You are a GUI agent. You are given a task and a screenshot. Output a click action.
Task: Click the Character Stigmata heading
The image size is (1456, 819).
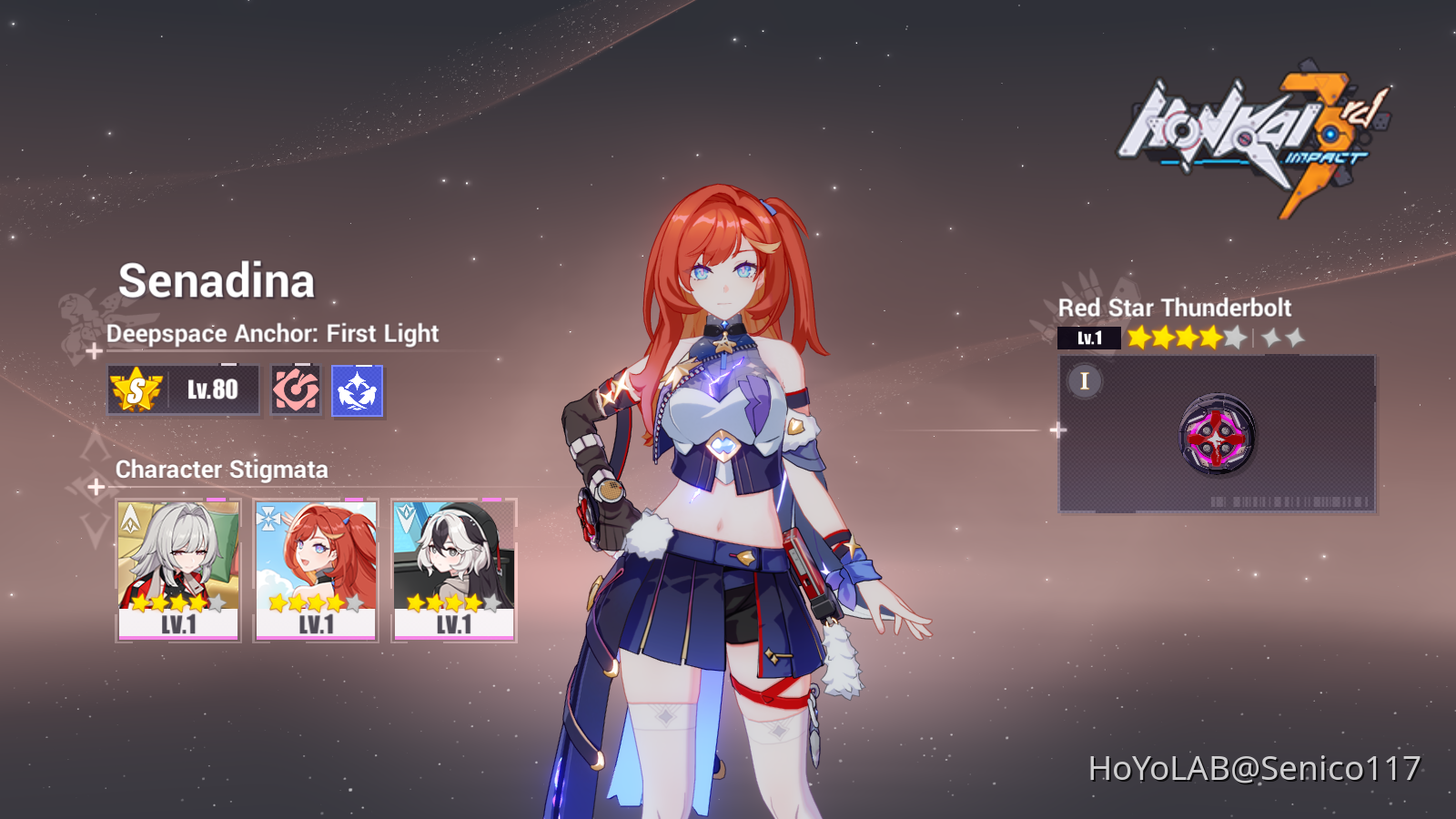[x=221, y=470]
